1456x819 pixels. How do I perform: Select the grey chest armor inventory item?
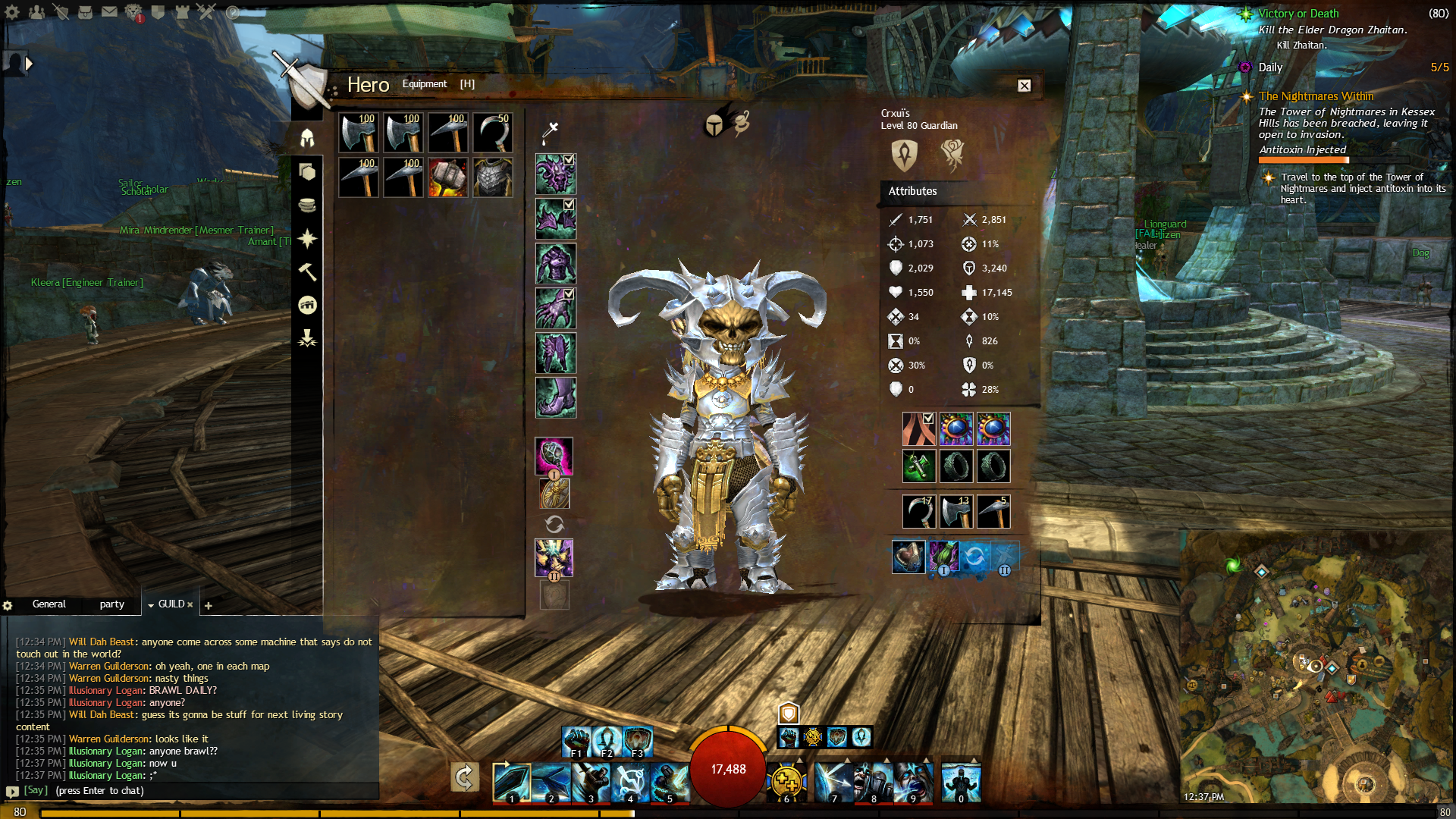(x=493, y=177)
